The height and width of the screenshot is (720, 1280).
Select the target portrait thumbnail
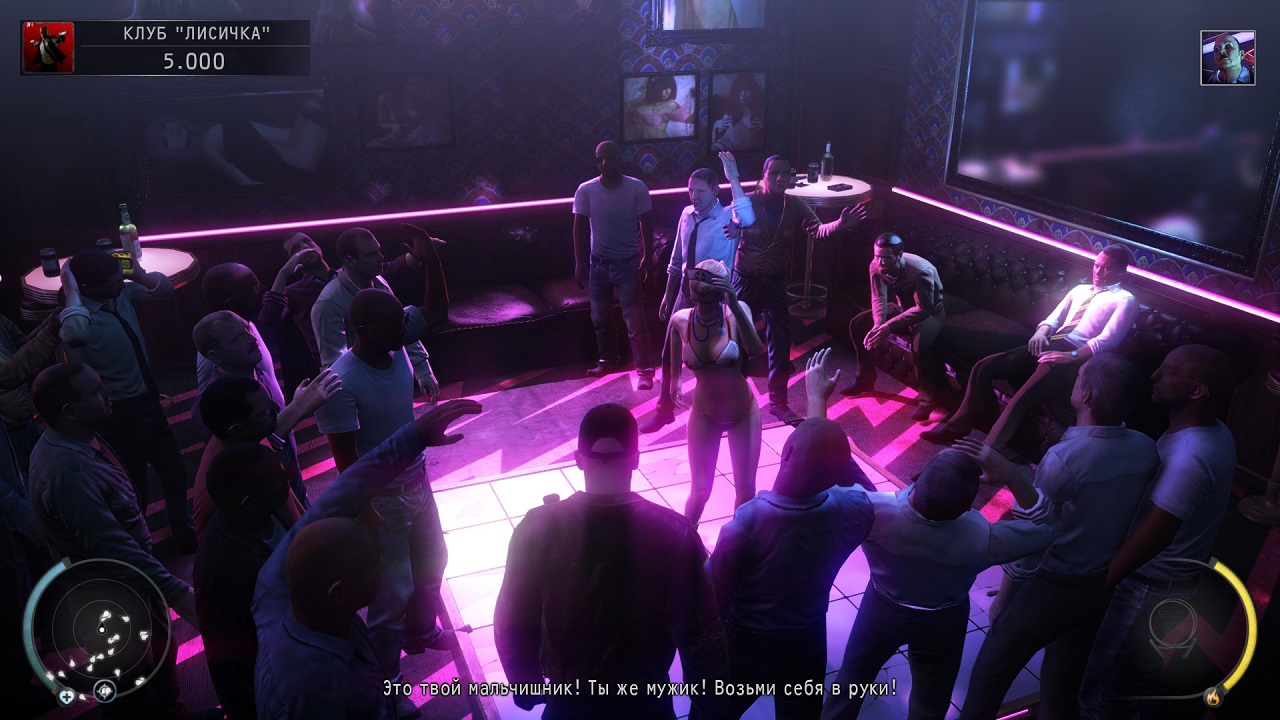[1227, 57]
